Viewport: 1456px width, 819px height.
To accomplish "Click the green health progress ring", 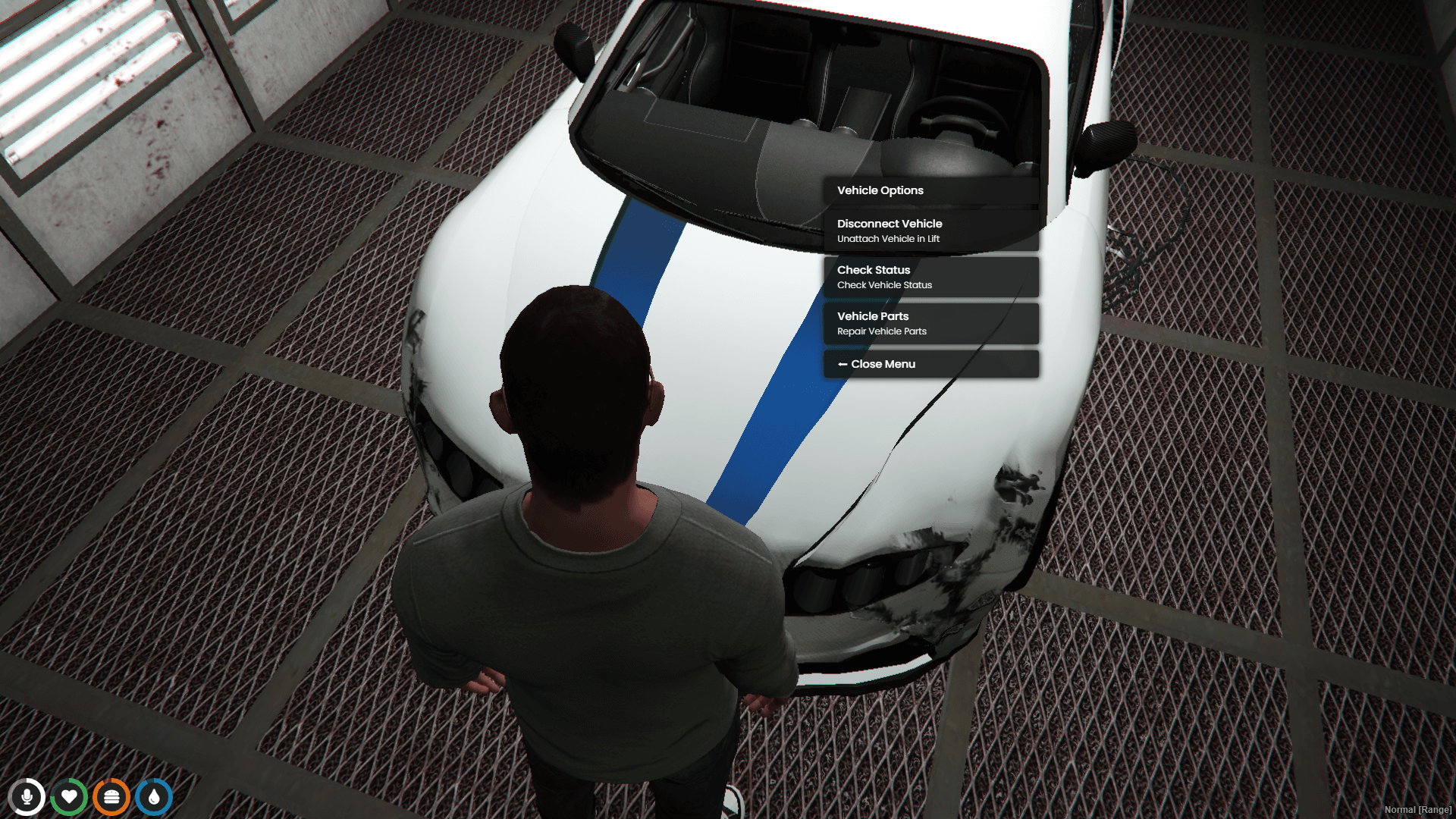I will [x=70, y=796].
